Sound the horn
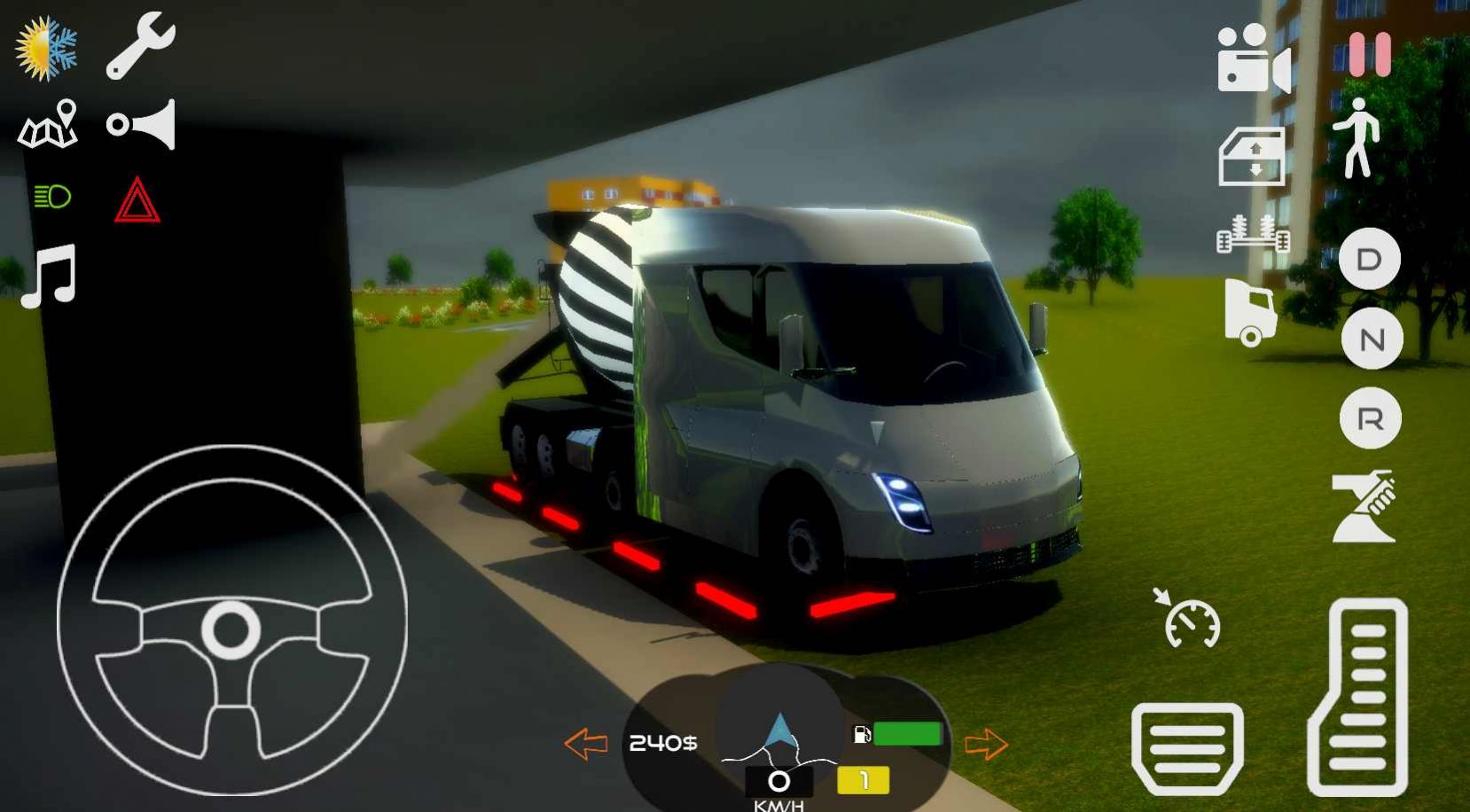Image resolution: width=1470 pixels, height=812 pixels. (x=142, y=124)
